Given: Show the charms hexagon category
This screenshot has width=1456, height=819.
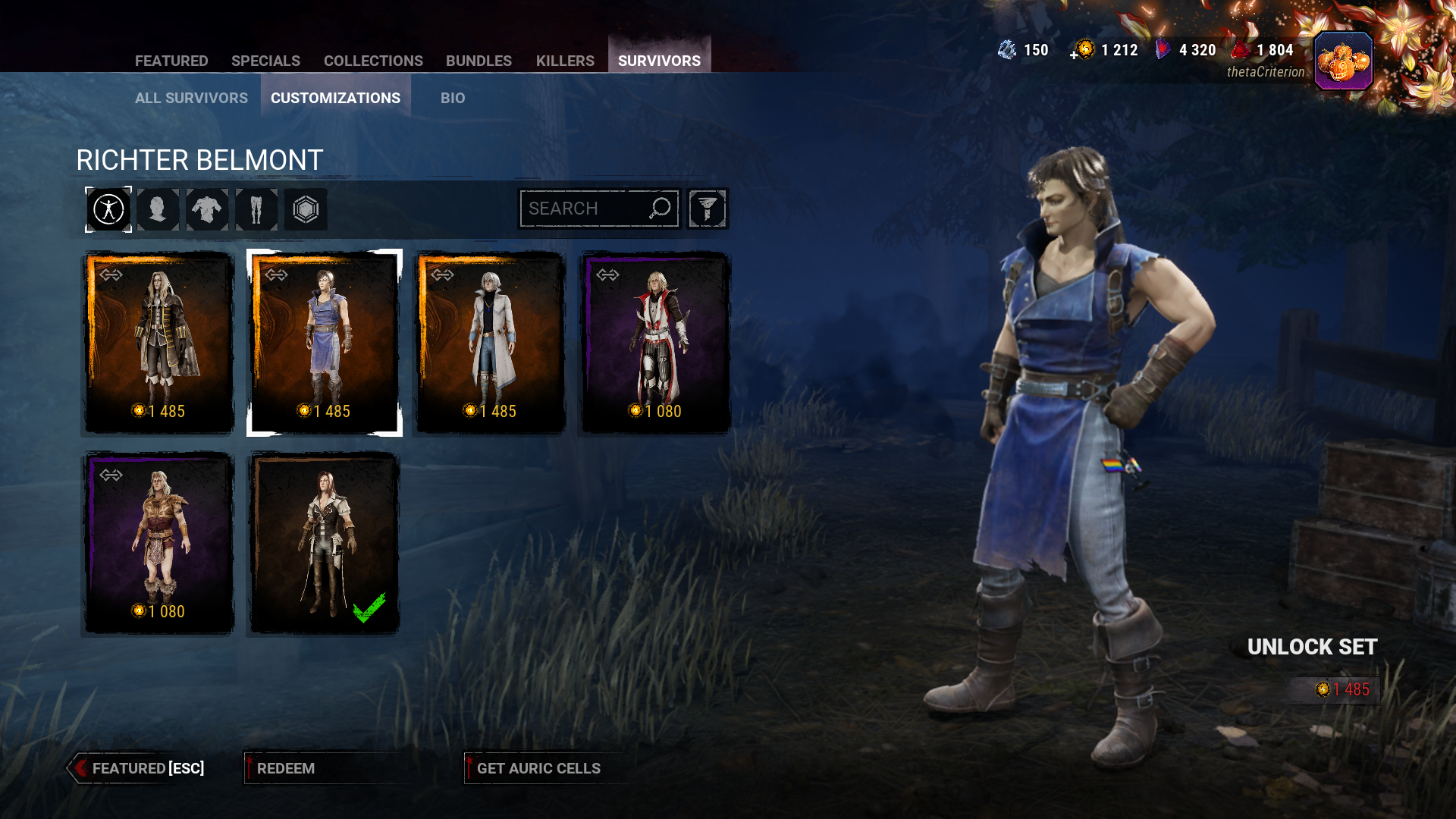Looking at the screenshot, I should click(306, 209).
